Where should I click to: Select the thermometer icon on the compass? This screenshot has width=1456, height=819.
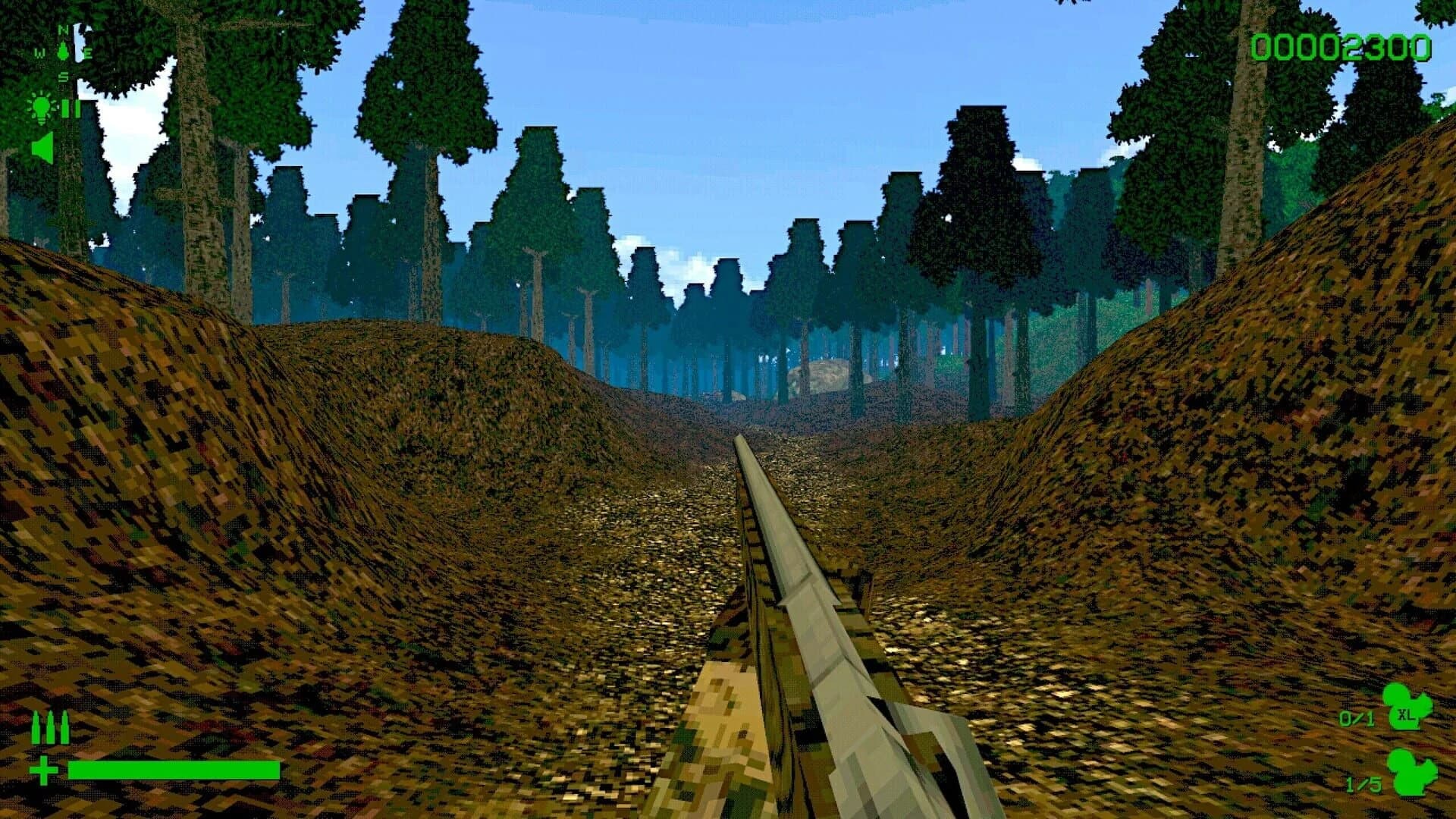[63, 50]
